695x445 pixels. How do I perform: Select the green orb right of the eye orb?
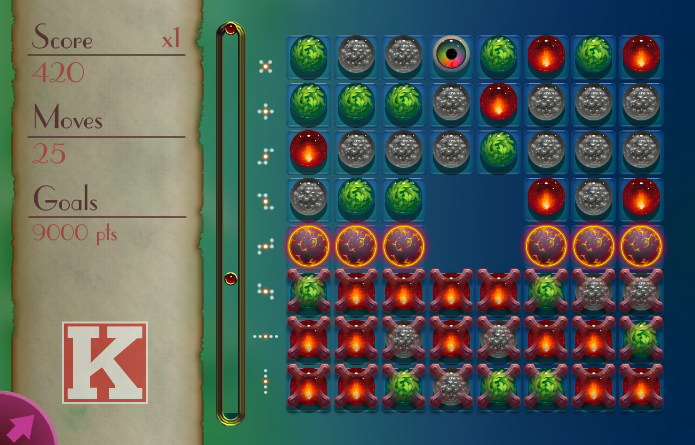499,56
